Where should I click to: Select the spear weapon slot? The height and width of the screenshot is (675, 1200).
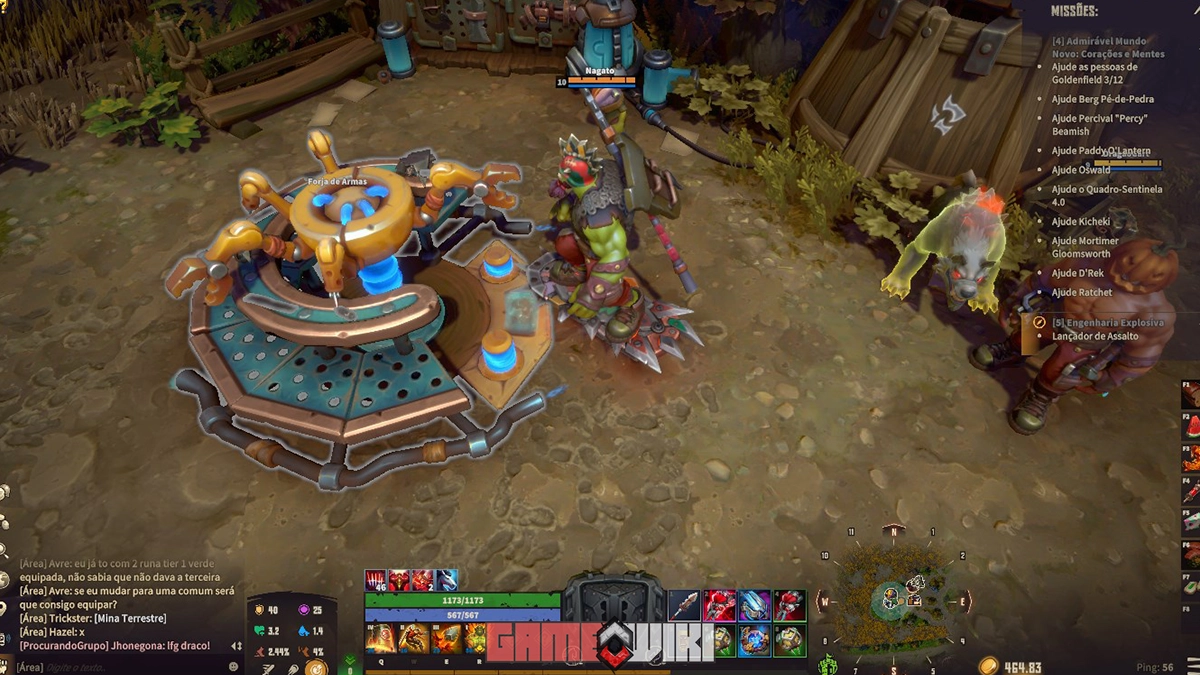(x=685, y=605)
